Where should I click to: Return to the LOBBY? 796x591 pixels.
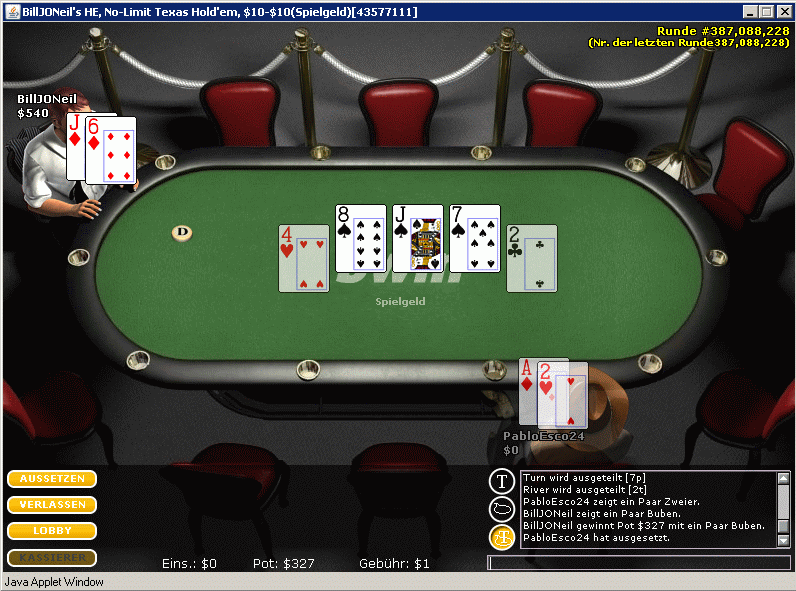[x=52, y=531]
